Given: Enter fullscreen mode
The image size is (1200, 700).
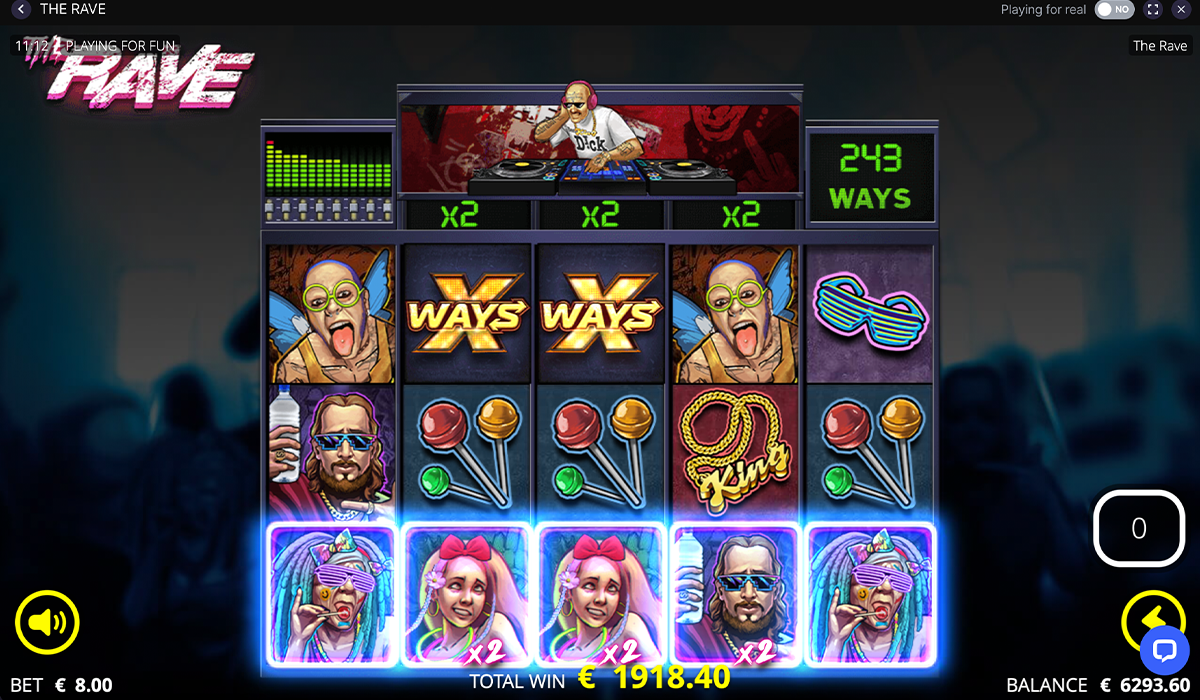Looking at the screenshot, I should [1153, 10].
